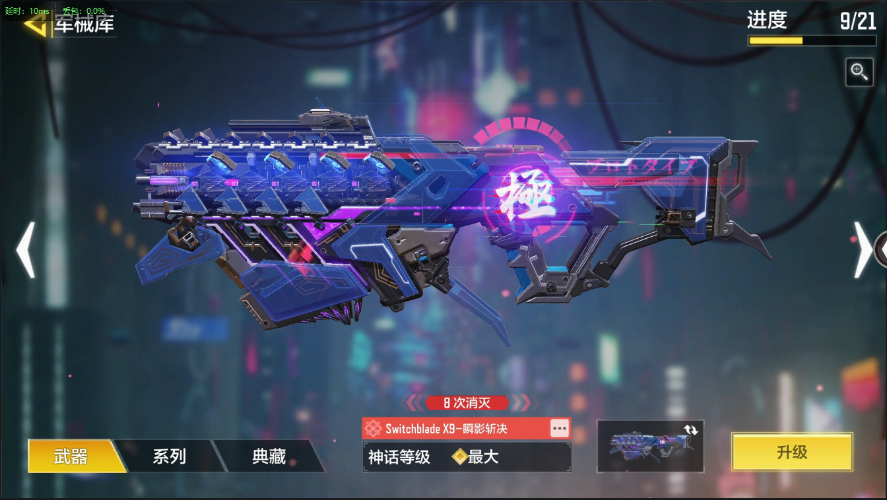Show the previous weapon with left arrow
The width and height of the screenshot is (887, 500).
(x=26, y=249)
